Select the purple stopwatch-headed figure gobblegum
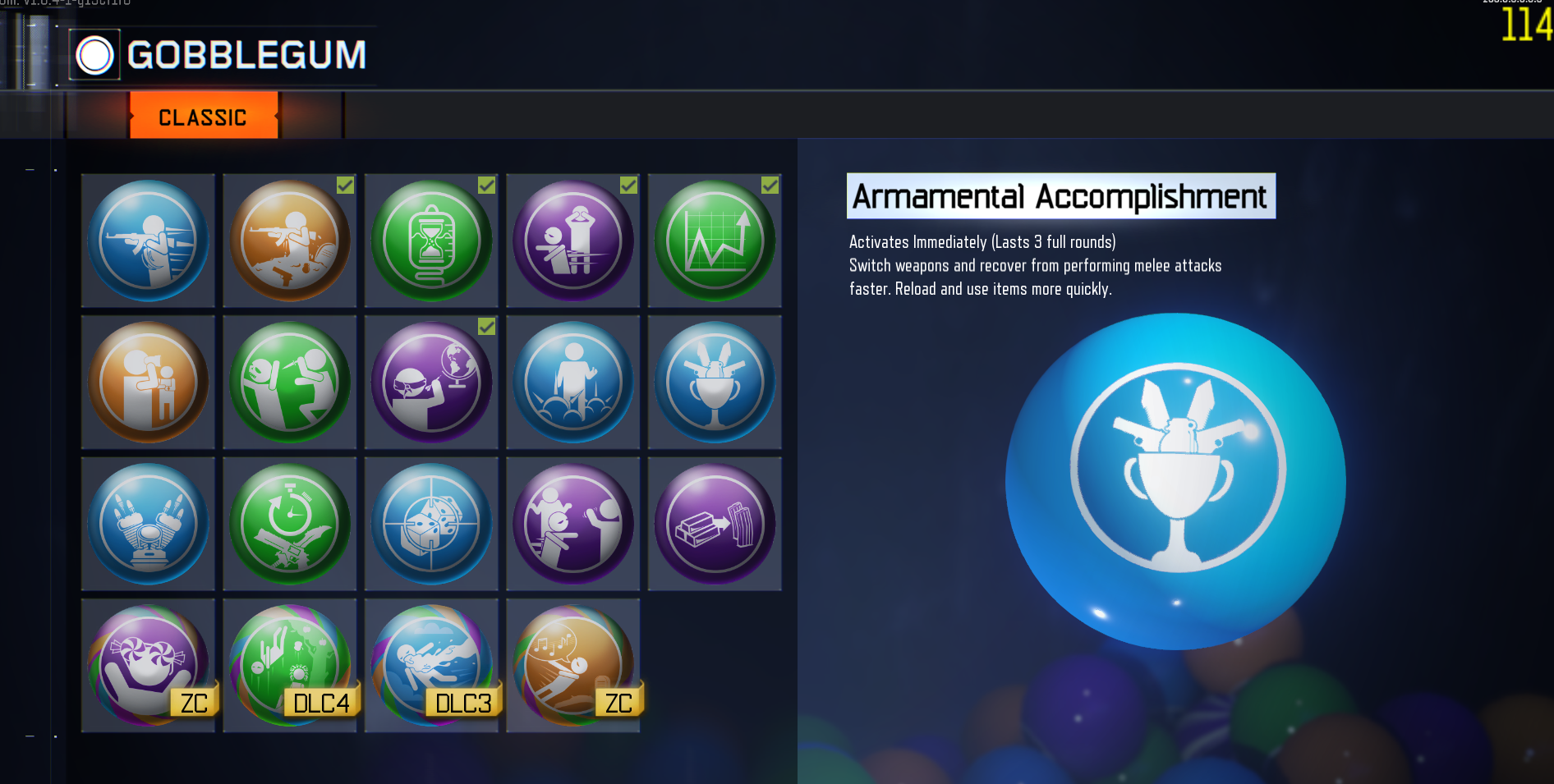Viewport: 1554px width, 784px height. 572,524
